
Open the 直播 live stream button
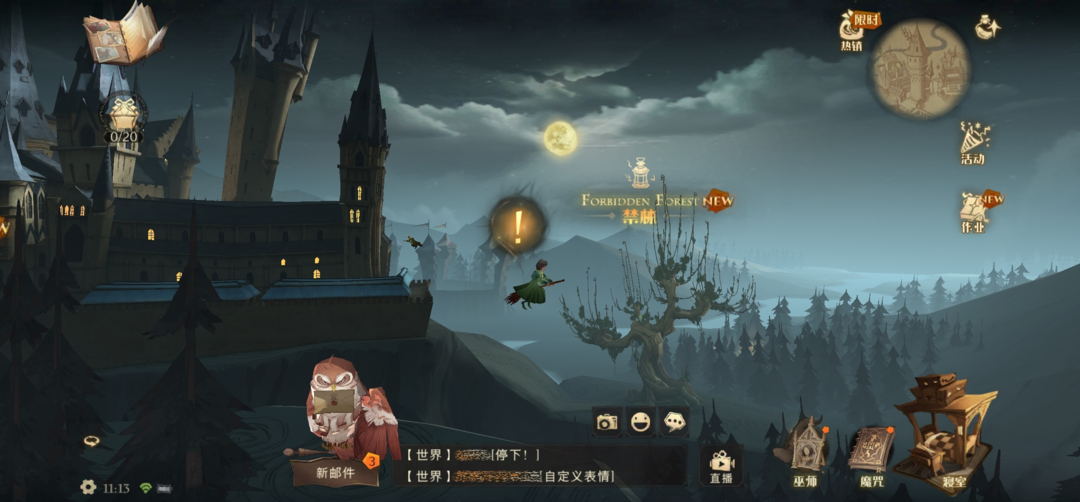[721, 467]
